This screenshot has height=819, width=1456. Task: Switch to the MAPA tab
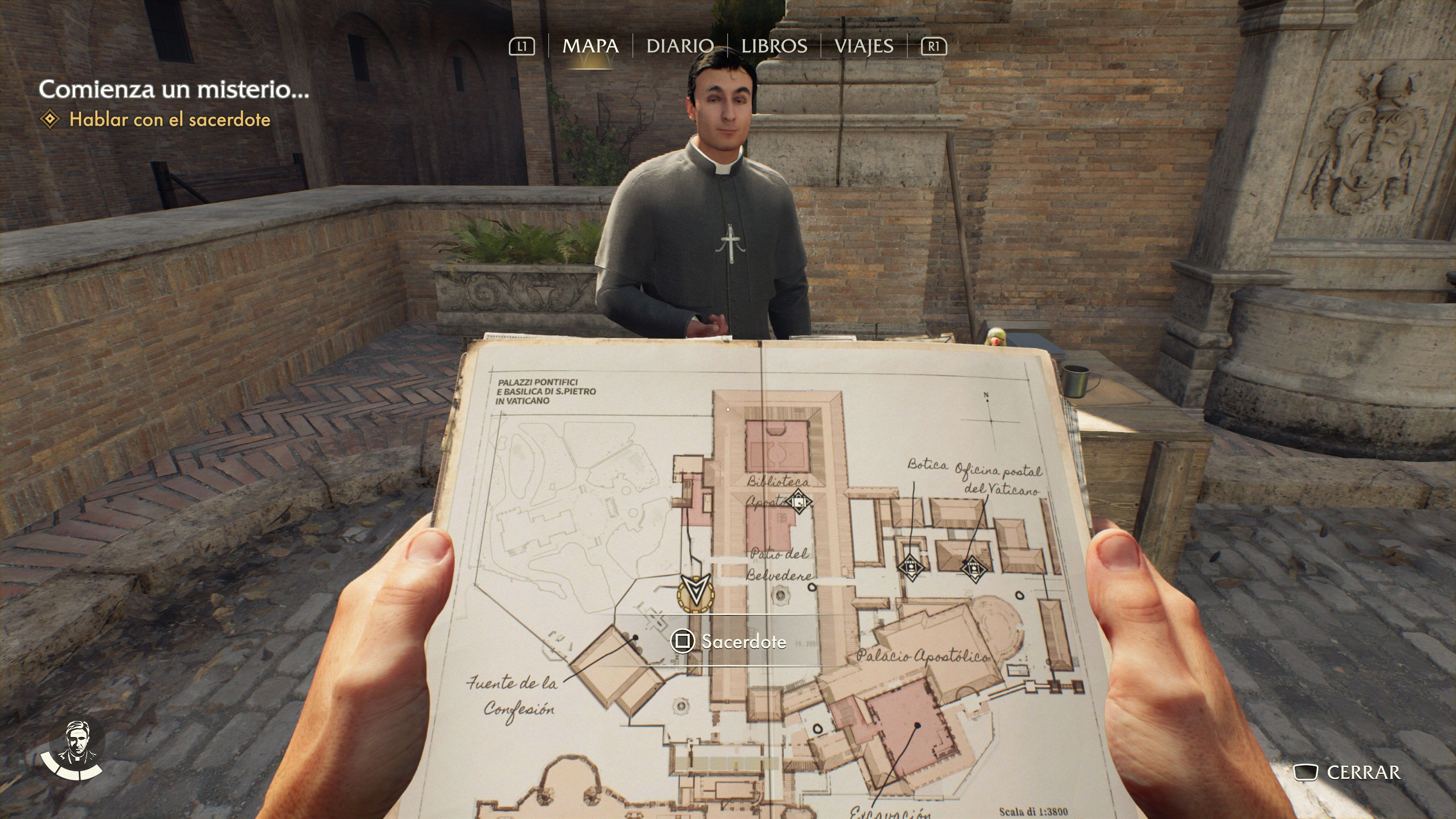(x=590, y=46)
